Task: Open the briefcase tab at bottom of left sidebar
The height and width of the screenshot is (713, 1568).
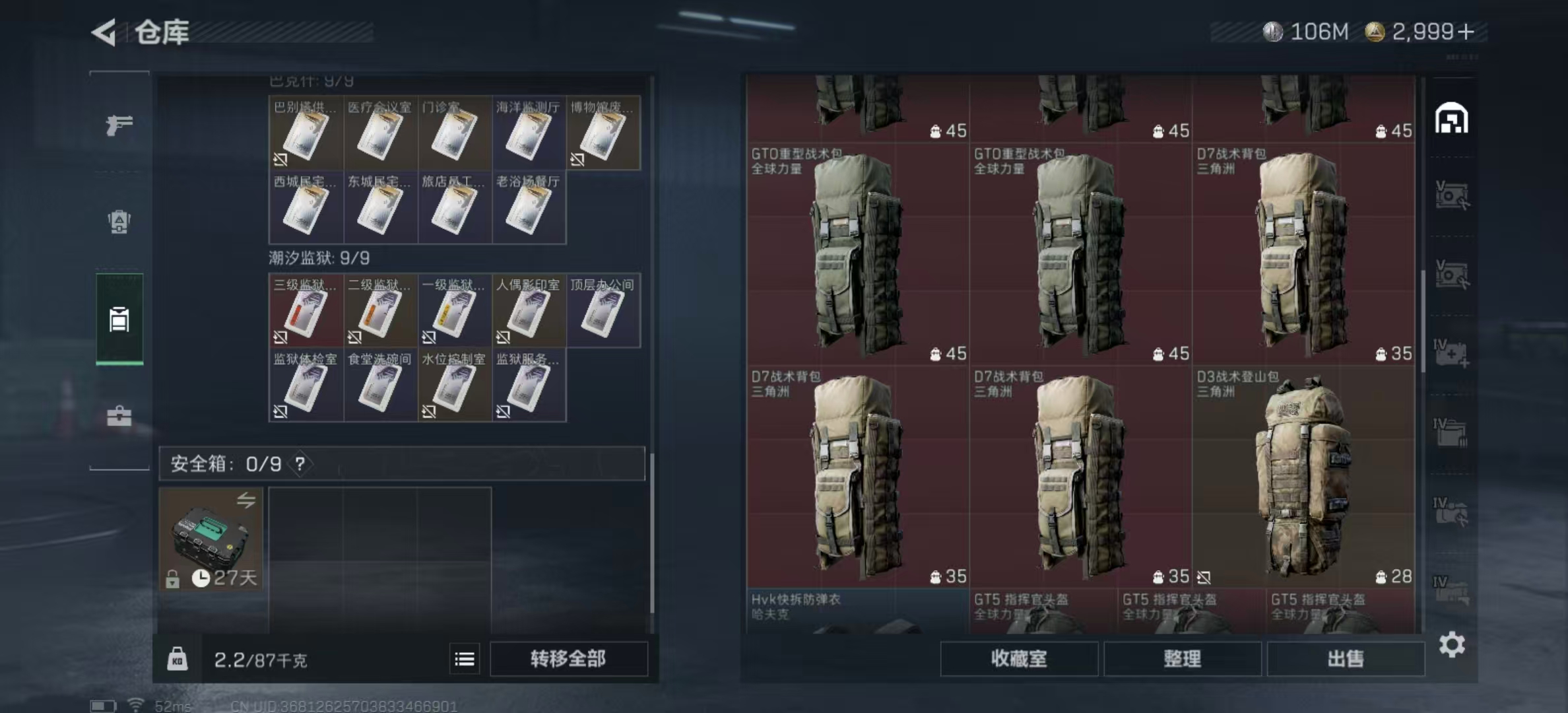Action: (x=119, y=416)
